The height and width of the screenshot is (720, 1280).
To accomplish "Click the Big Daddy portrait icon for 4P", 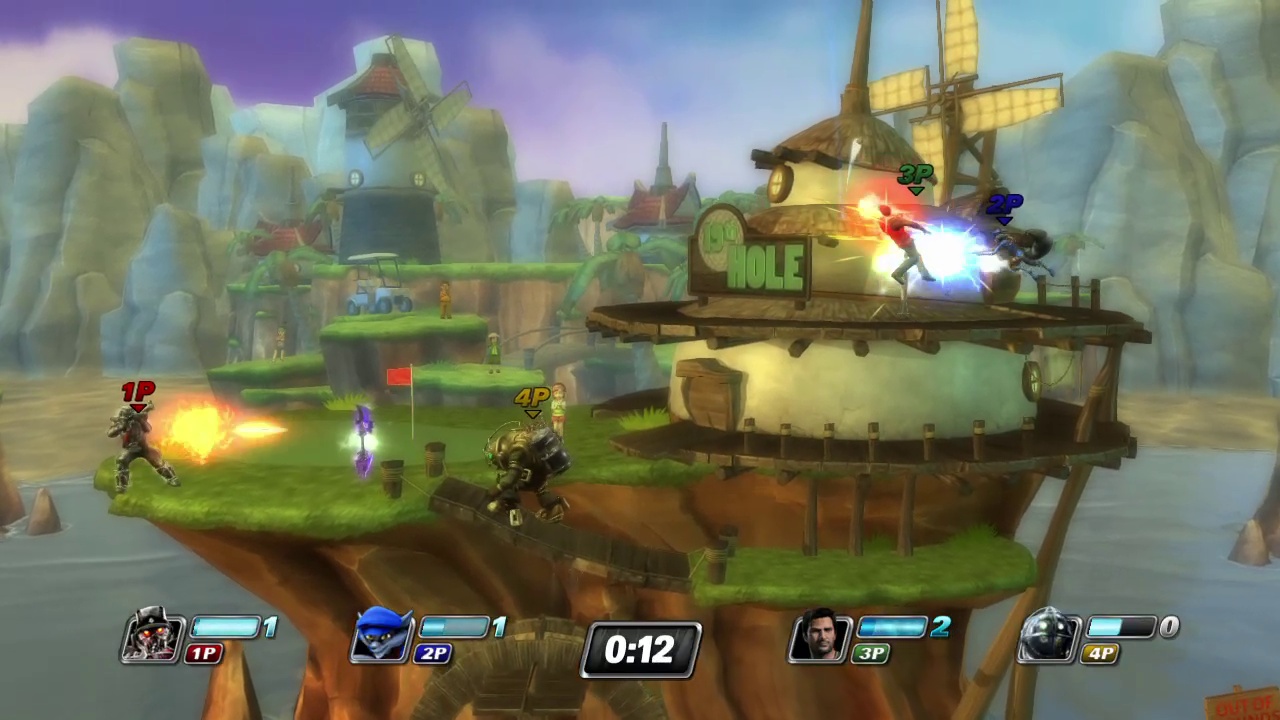I will [1048, 635].
